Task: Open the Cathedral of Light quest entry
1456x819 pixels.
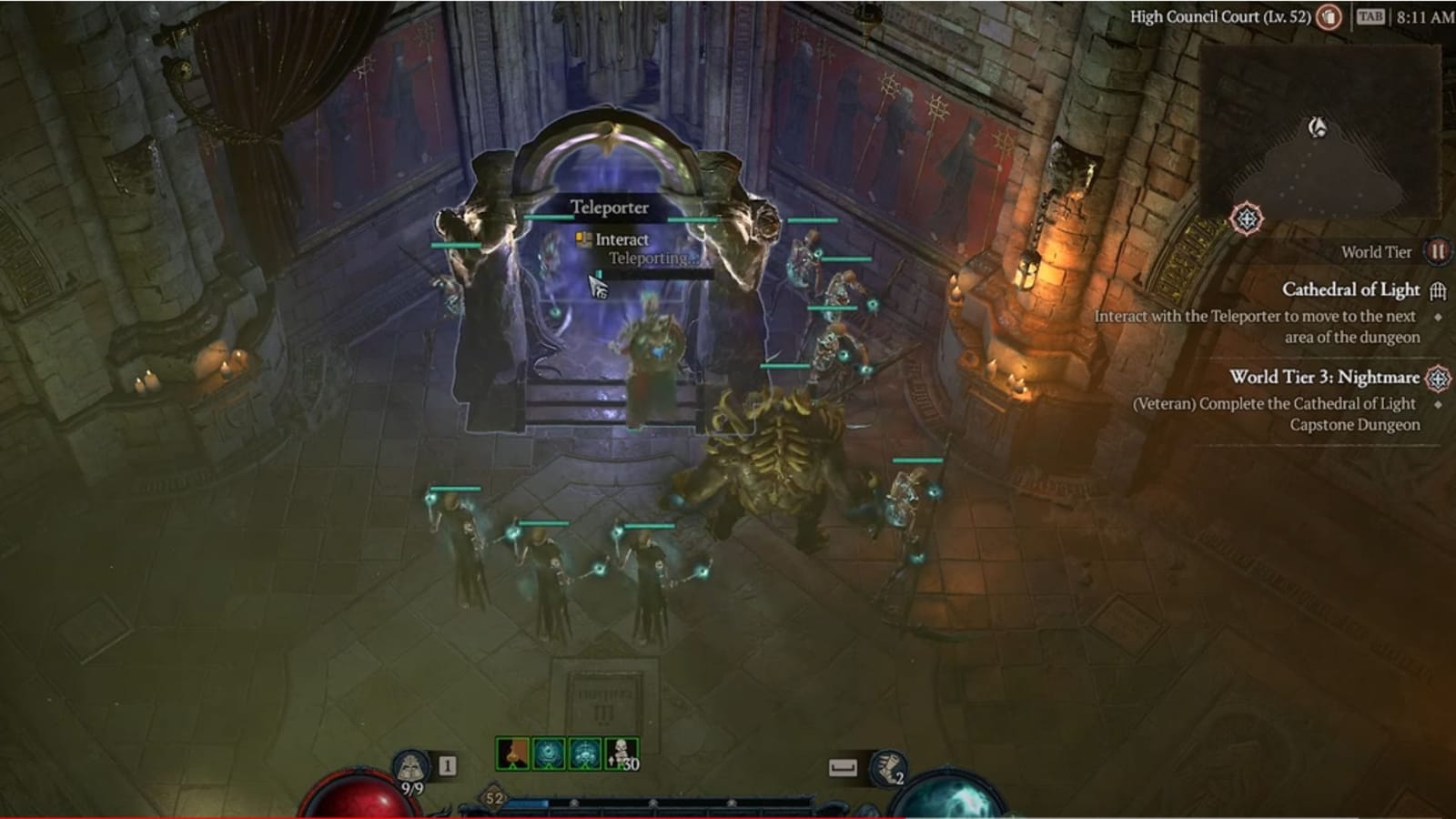Action: click(1351, 289)
